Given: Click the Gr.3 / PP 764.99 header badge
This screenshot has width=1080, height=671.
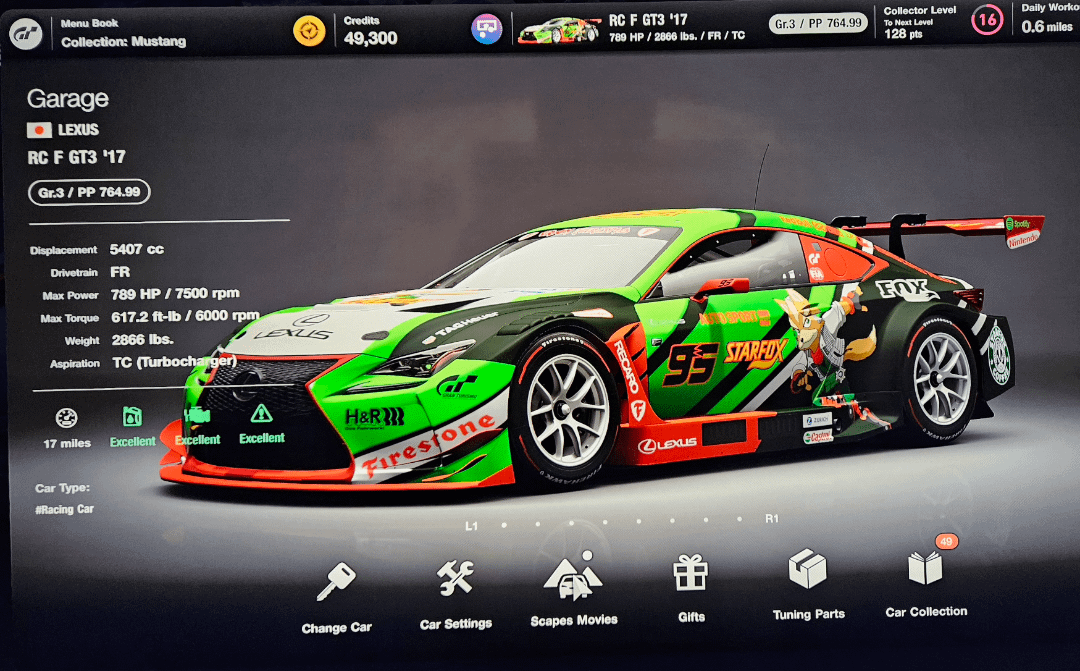Looking at the screenshot, I should tap(819, 23).
